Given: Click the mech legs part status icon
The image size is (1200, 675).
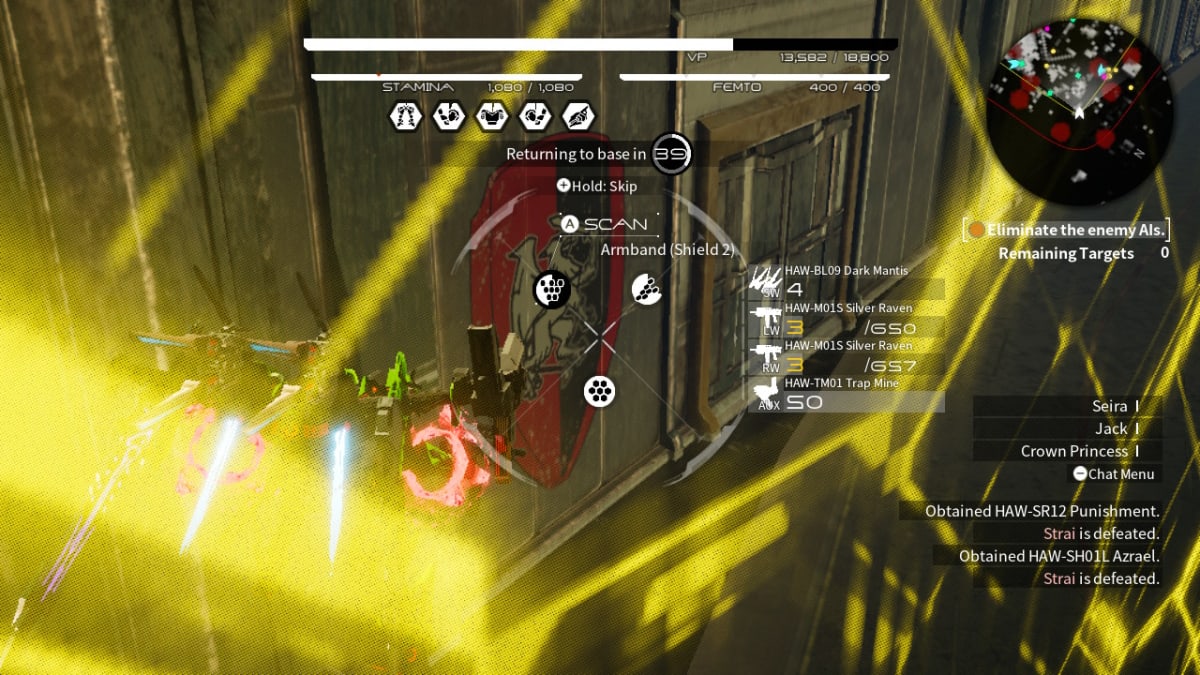Looking at the screenshot, I should pos(403,116).
